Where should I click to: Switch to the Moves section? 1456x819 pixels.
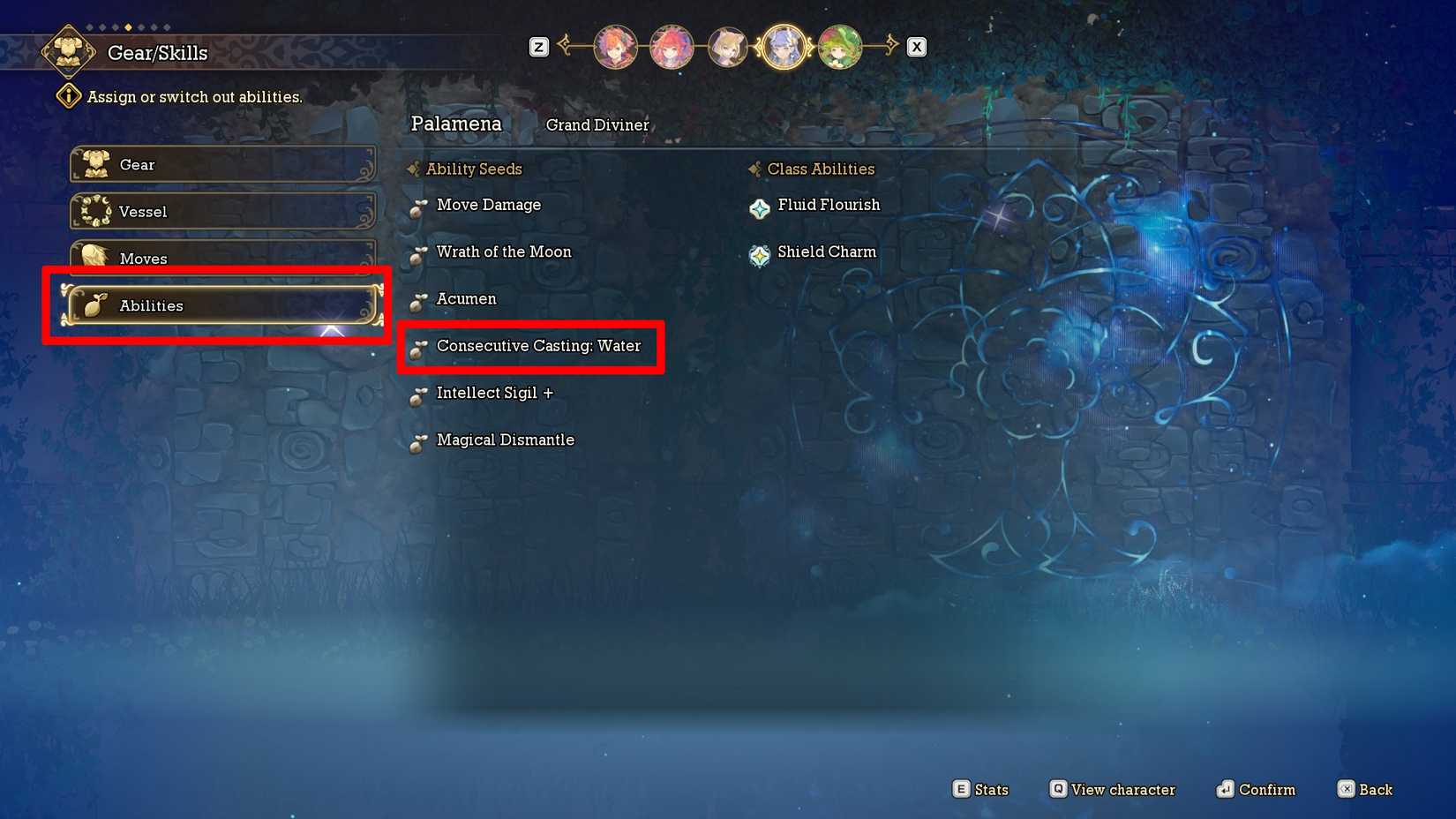[x=223, y=259]
